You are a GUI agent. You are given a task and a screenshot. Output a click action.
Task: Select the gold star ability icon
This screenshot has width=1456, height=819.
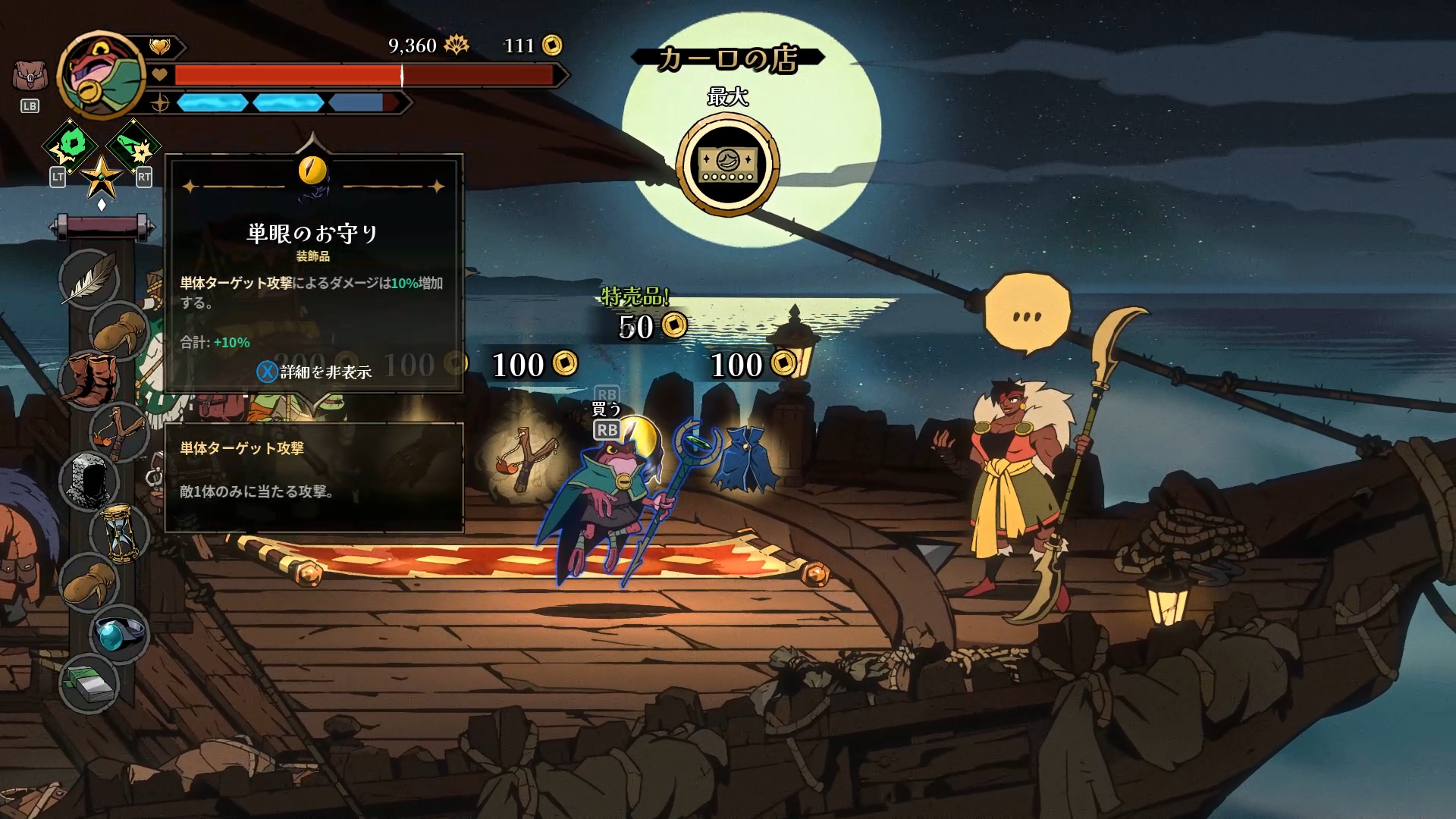[101, 177]
